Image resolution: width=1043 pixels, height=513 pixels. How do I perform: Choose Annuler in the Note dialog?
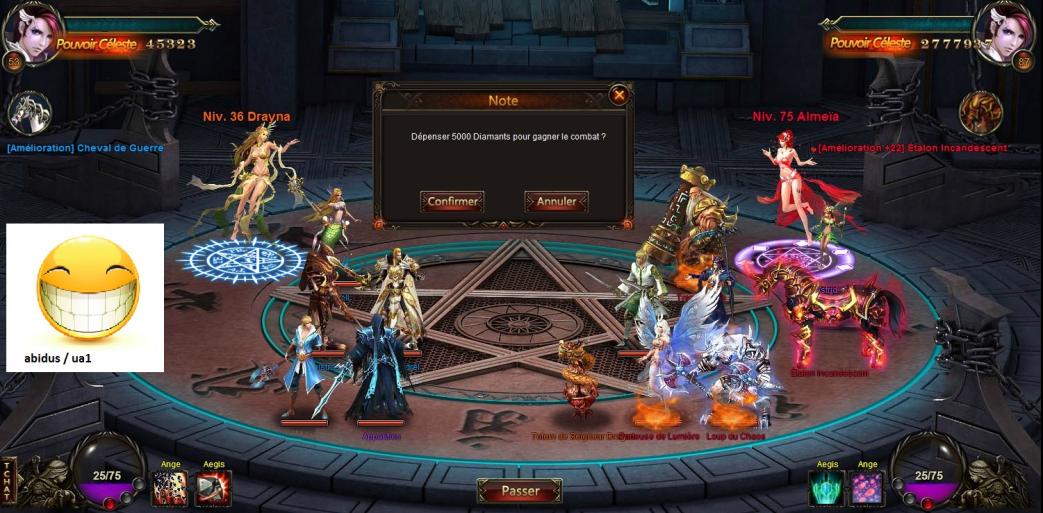[556, 202]
